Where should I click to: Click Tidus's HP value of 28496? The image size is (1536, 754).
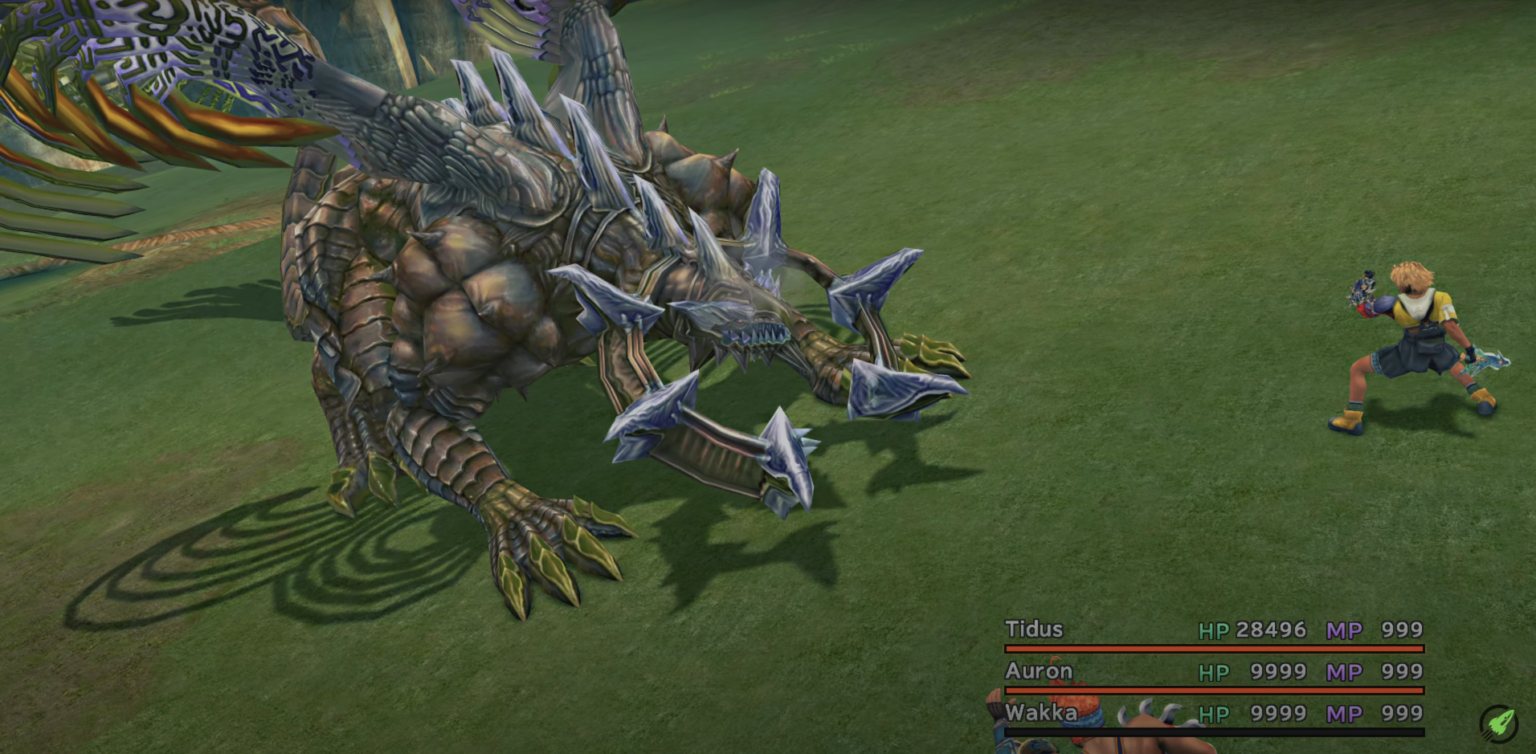tap(1271, 630)
